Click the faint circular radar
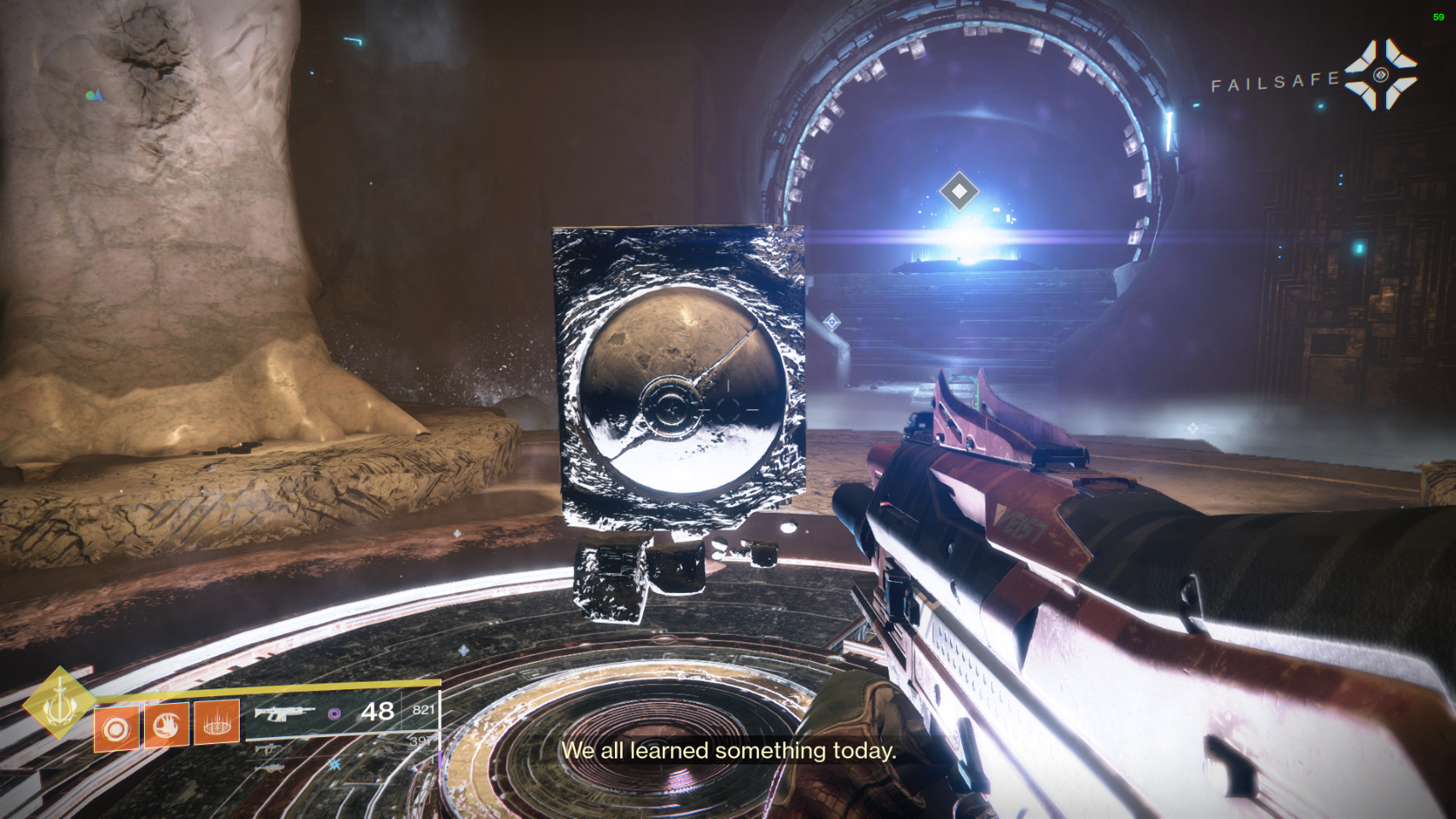 (92, 95)
